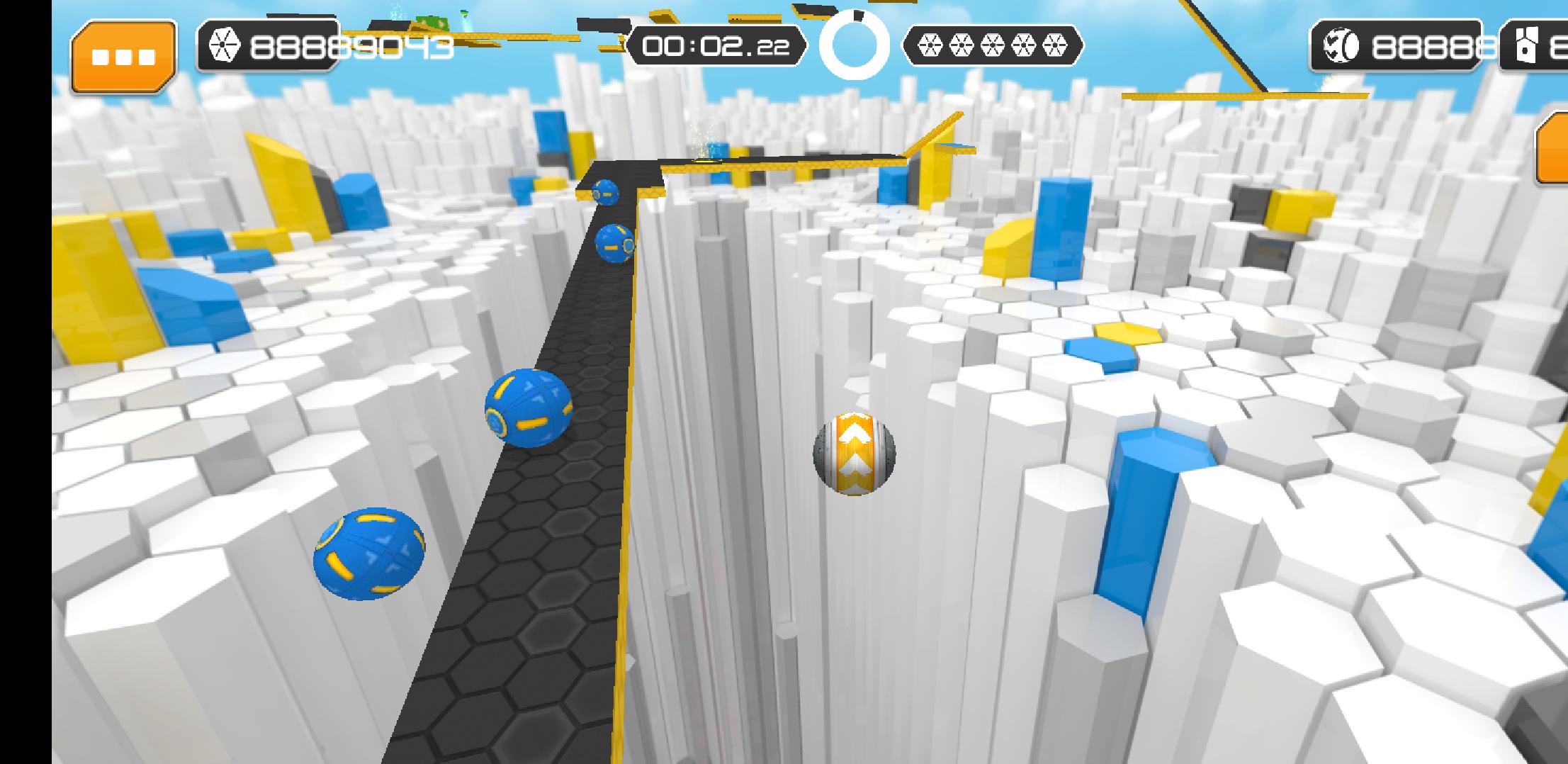The height and width of the screenshot is (764, 1568).
Task: Open the orange three-dot pause menu
Action: pos(123,57)
